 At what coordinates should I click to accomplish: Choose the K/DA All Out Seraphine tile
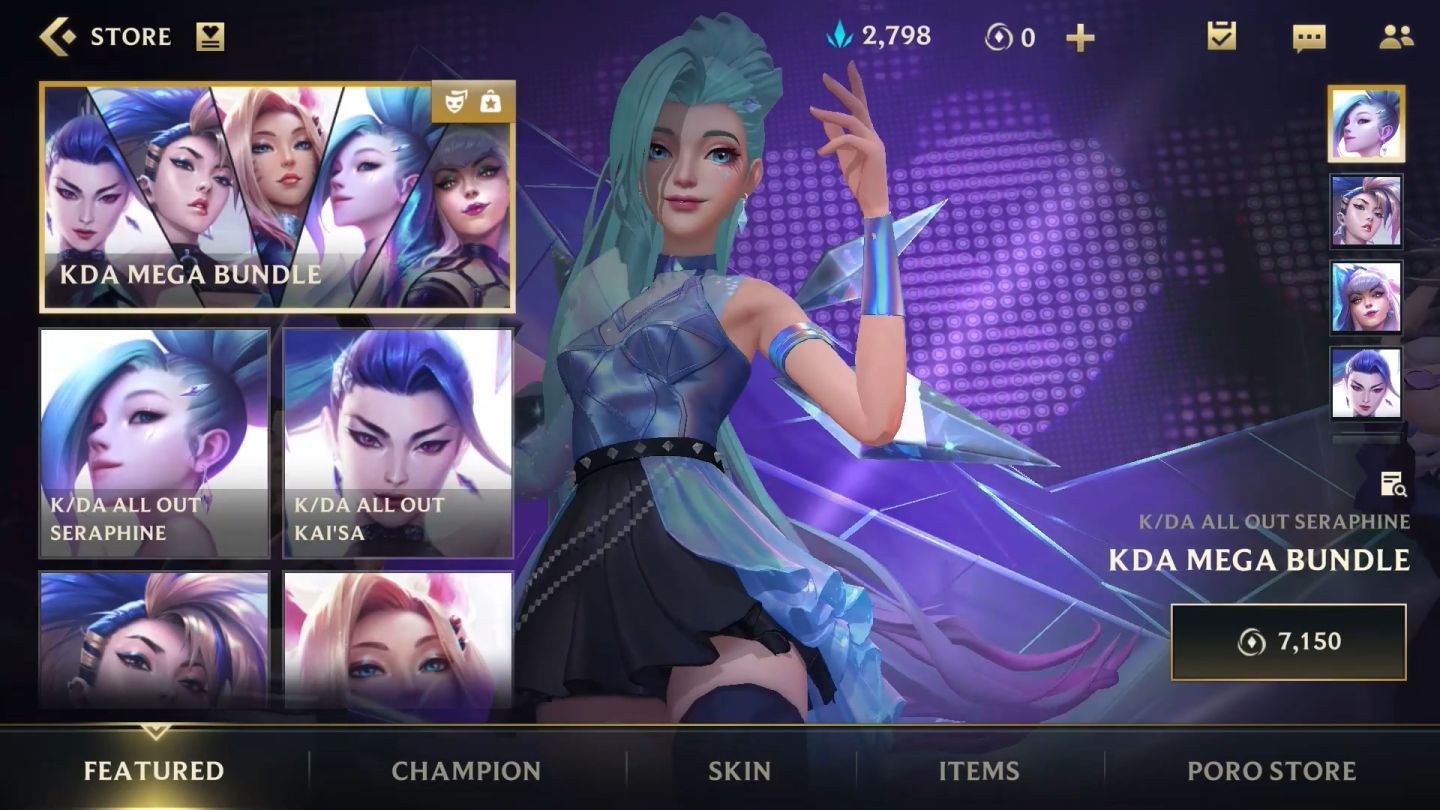(154, 442)
